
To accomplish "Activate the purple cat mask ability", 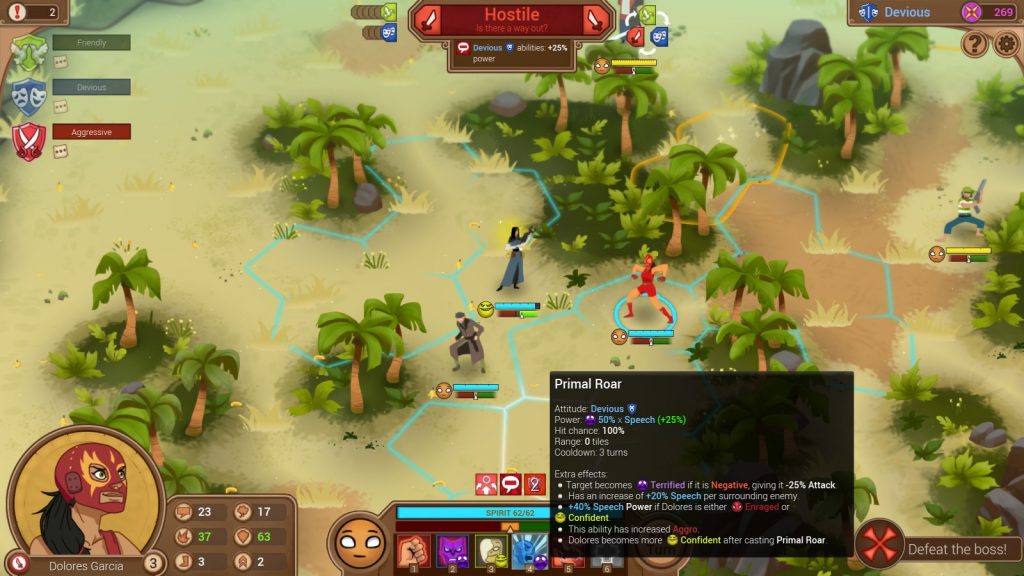I will tap(452, 551).
